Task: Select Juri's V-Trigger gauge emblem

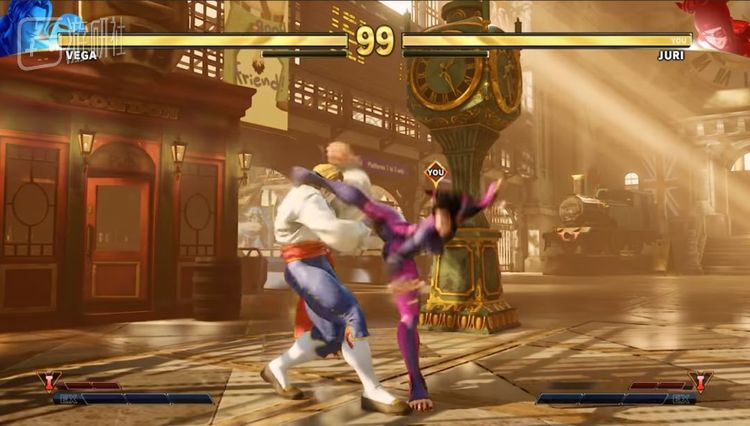Action: click(701, 381)
